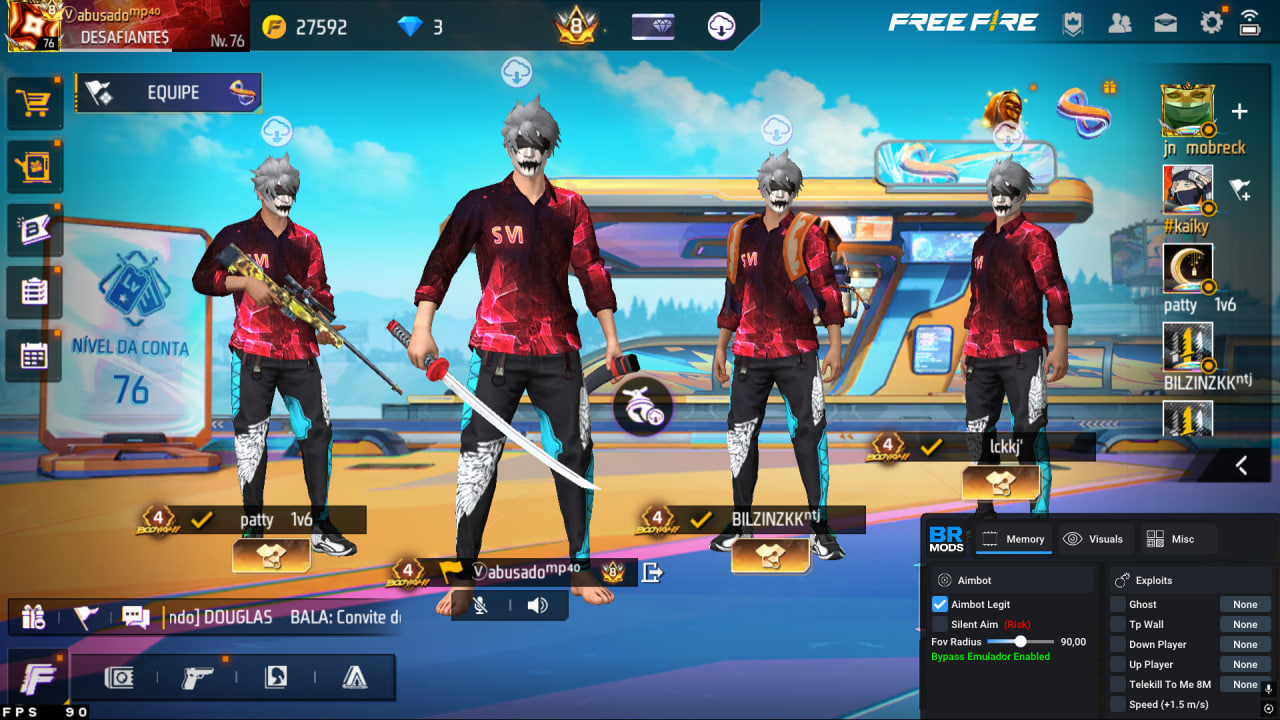Uncheck the Aimbot Legit checkbox
Image resolution: width=1280 pixels, height=720 pixels.
(x=939, y=604)
